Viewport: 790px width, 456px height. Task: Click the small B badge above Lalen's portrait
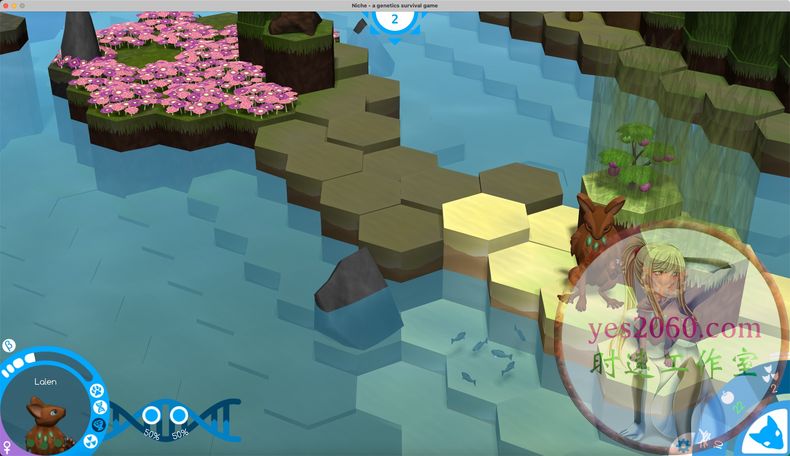pos(8,346)
